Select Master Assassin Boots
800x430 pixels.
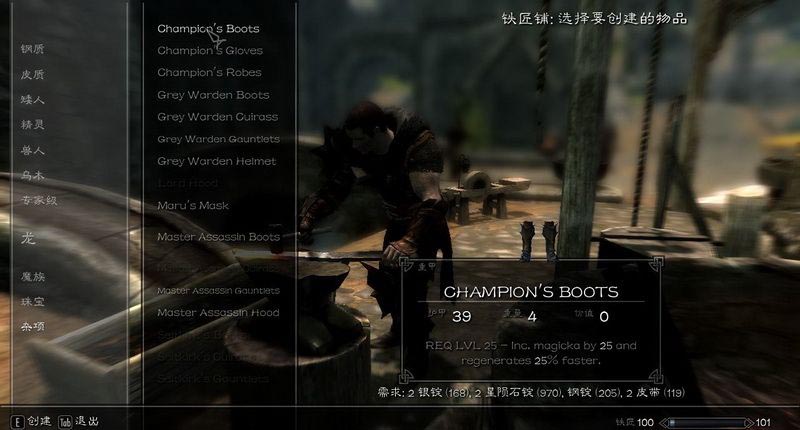pos(218,237)
